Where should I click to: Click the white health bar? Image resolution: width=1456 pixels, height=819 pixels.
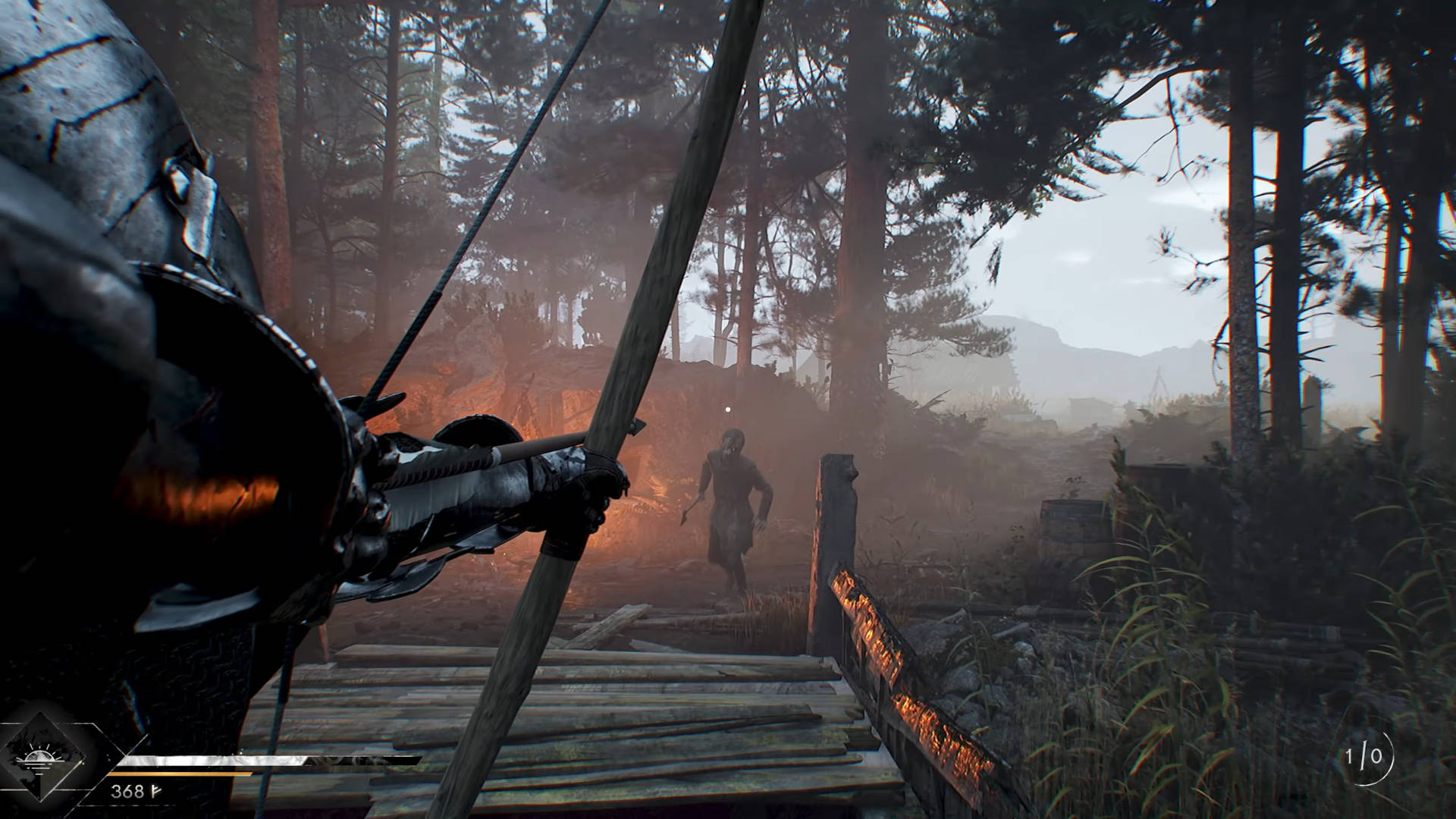tap(212, 760)
